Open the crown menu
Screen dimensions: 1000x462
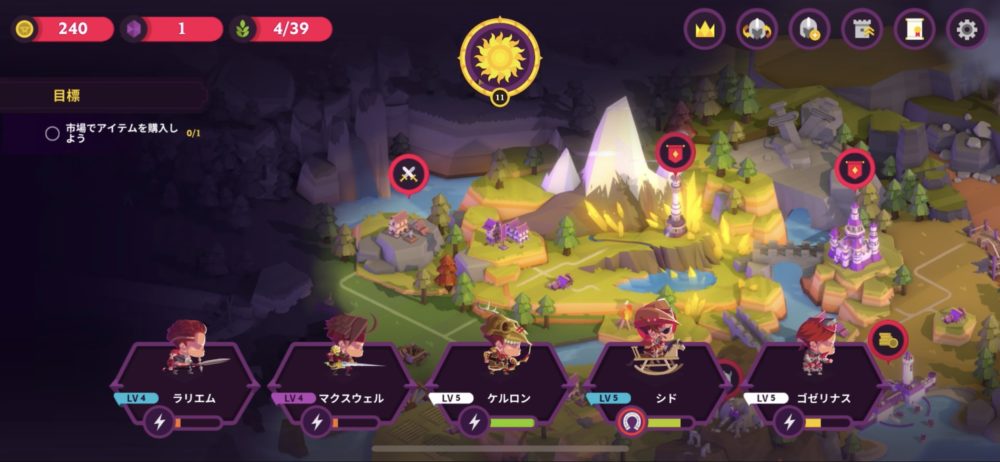point(705,29)
